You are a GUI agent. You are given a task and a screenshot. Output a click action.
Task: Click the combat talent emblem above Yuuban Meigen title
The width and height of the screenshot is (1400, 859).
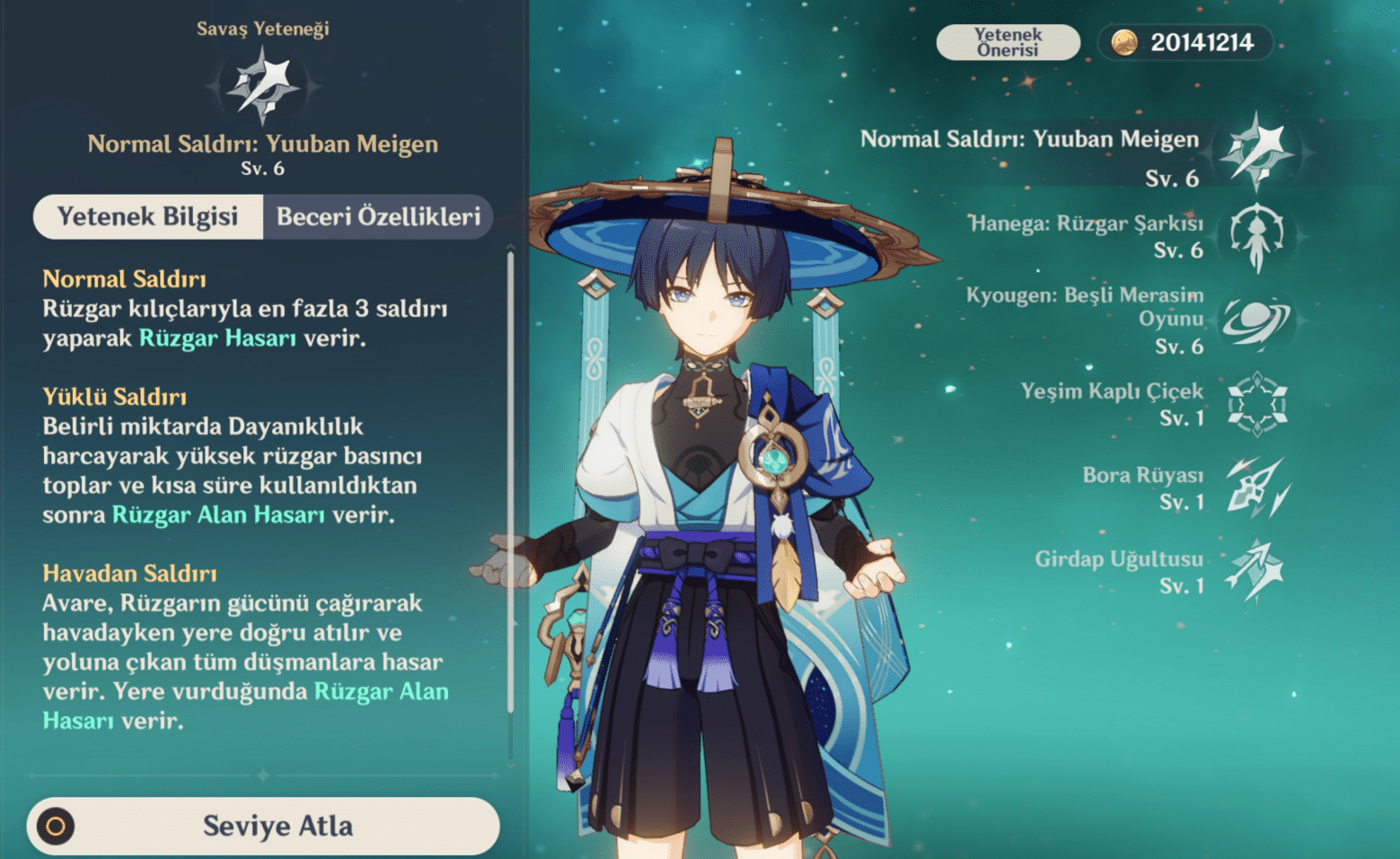click(x=263, y=83)
